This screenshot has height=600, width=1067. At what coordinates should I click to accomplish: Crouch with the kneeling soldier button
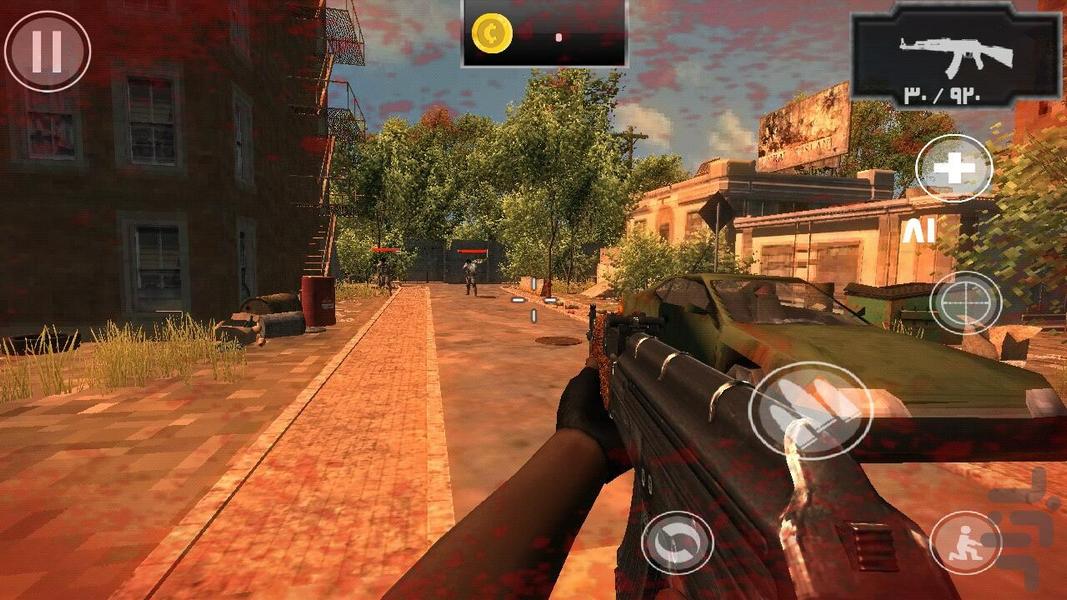965,543
